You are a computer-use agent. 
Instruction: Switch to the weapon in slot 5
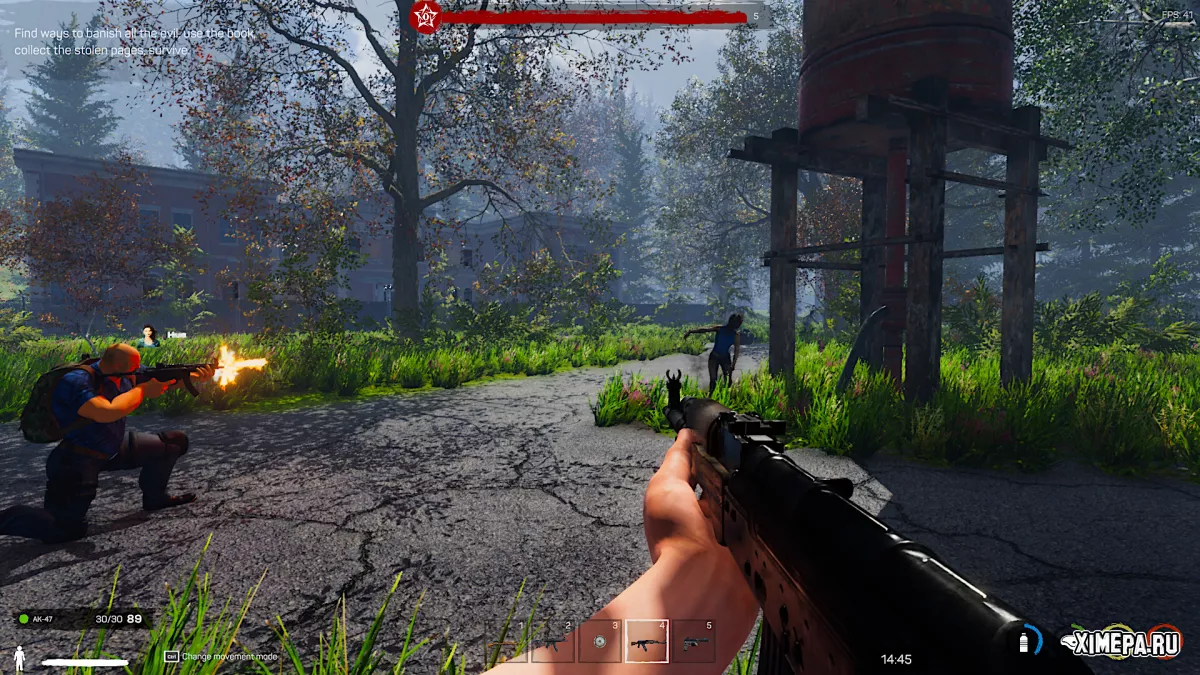coord(694,641)
